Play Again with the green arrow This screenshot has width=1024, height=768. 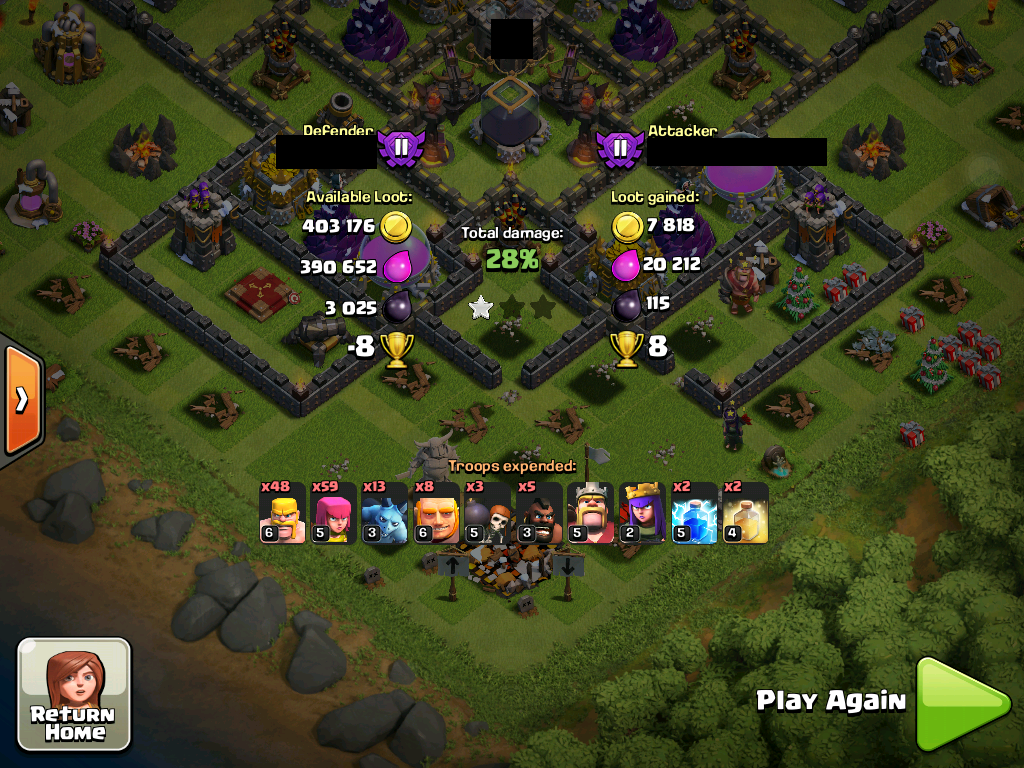click(x=962, y=703)
